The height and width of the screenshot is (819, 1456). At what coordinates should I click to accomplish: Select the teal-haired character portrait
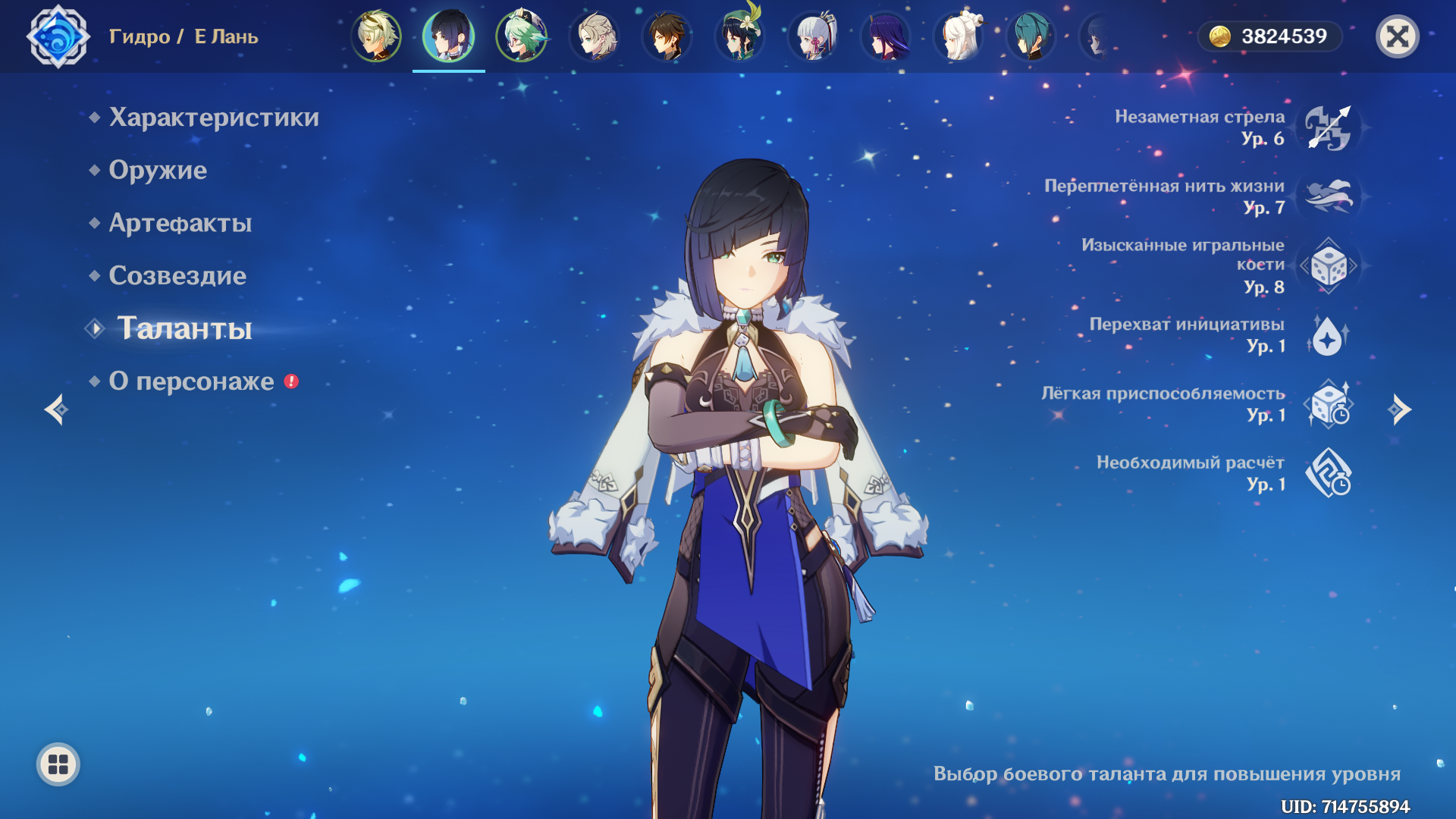point(1031,36)
